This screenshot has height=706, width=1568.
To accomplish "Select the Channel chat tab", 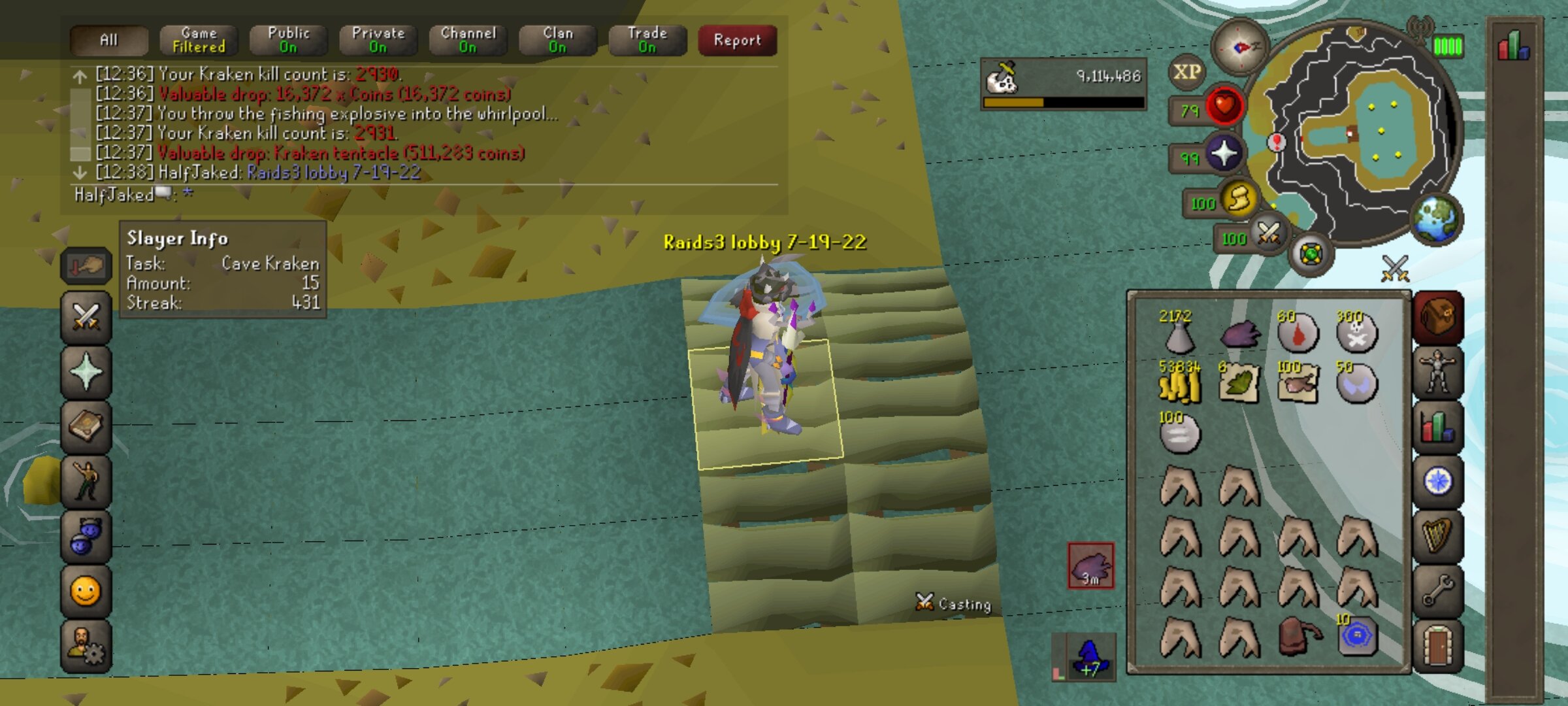I will (468, 41).
